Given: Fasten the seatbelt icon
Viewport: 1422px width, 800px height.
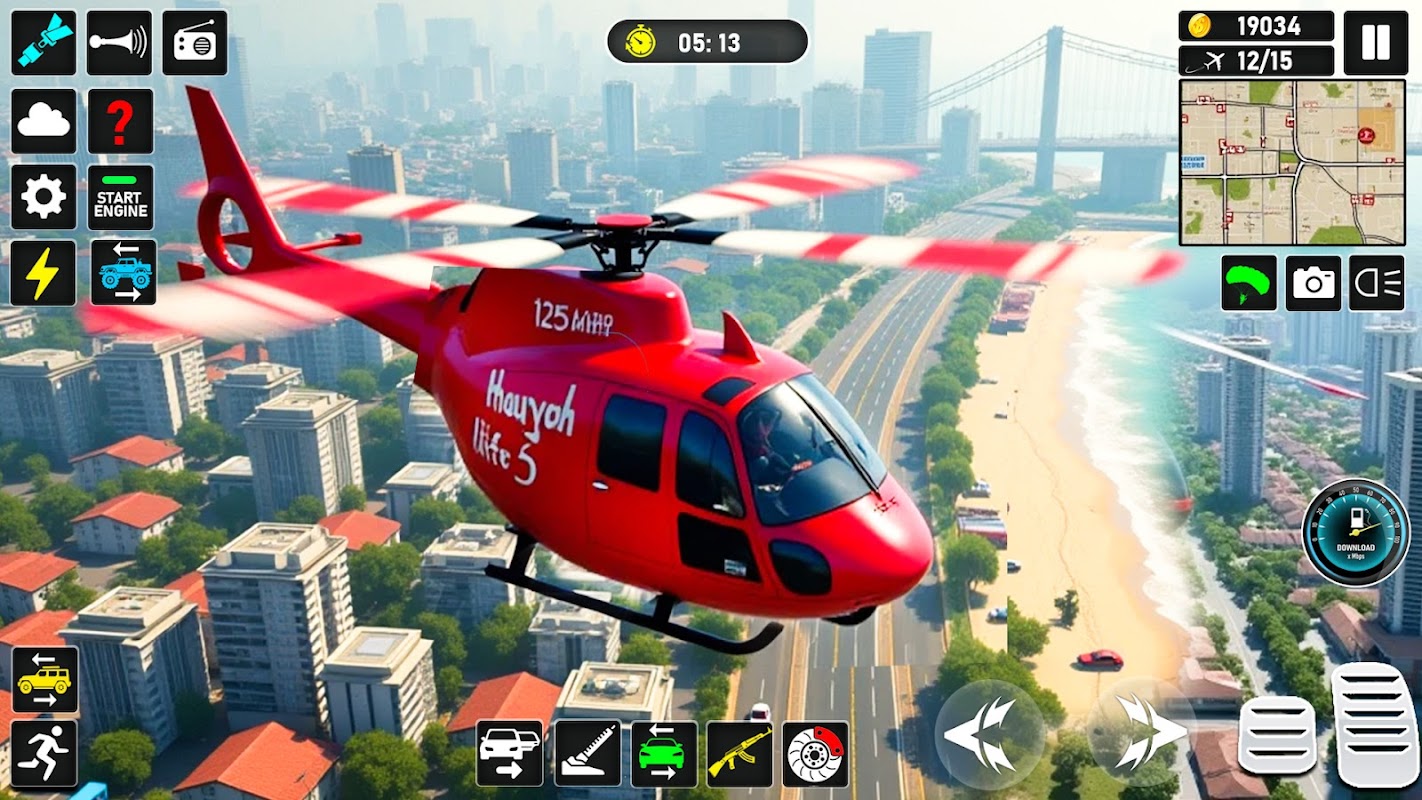Looking at the screenshot, I should click(x=43, y=43).
